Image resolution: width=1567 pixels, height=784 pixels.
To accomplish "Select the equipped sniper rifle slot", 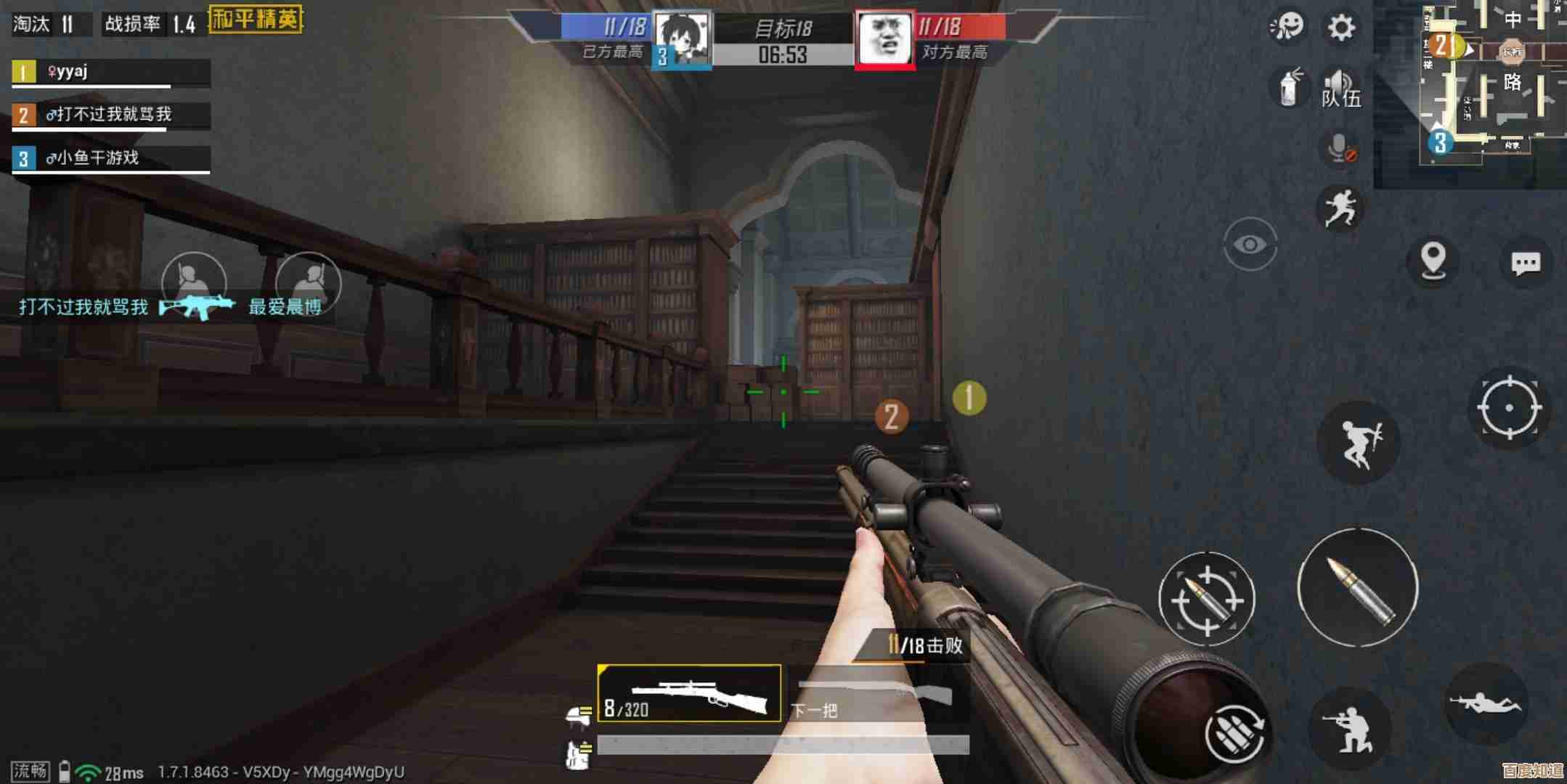I will pos(689,693).
